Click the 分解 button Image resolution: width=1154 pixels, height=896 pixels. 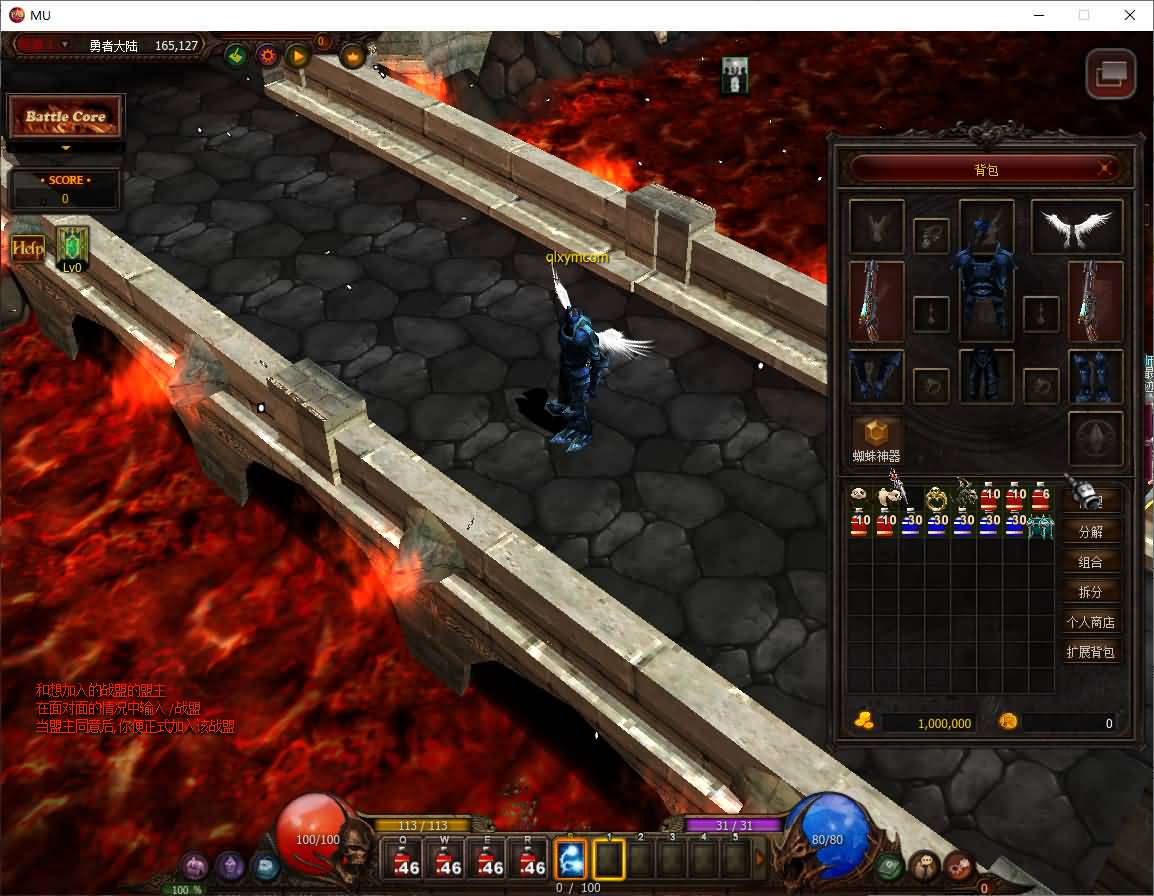click(1090, 531)
